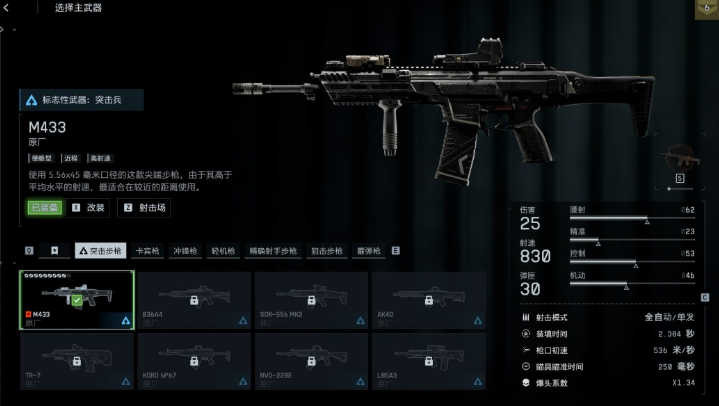Switch to the 突击步枪 assault rifle tab

(x=101, y=251)
